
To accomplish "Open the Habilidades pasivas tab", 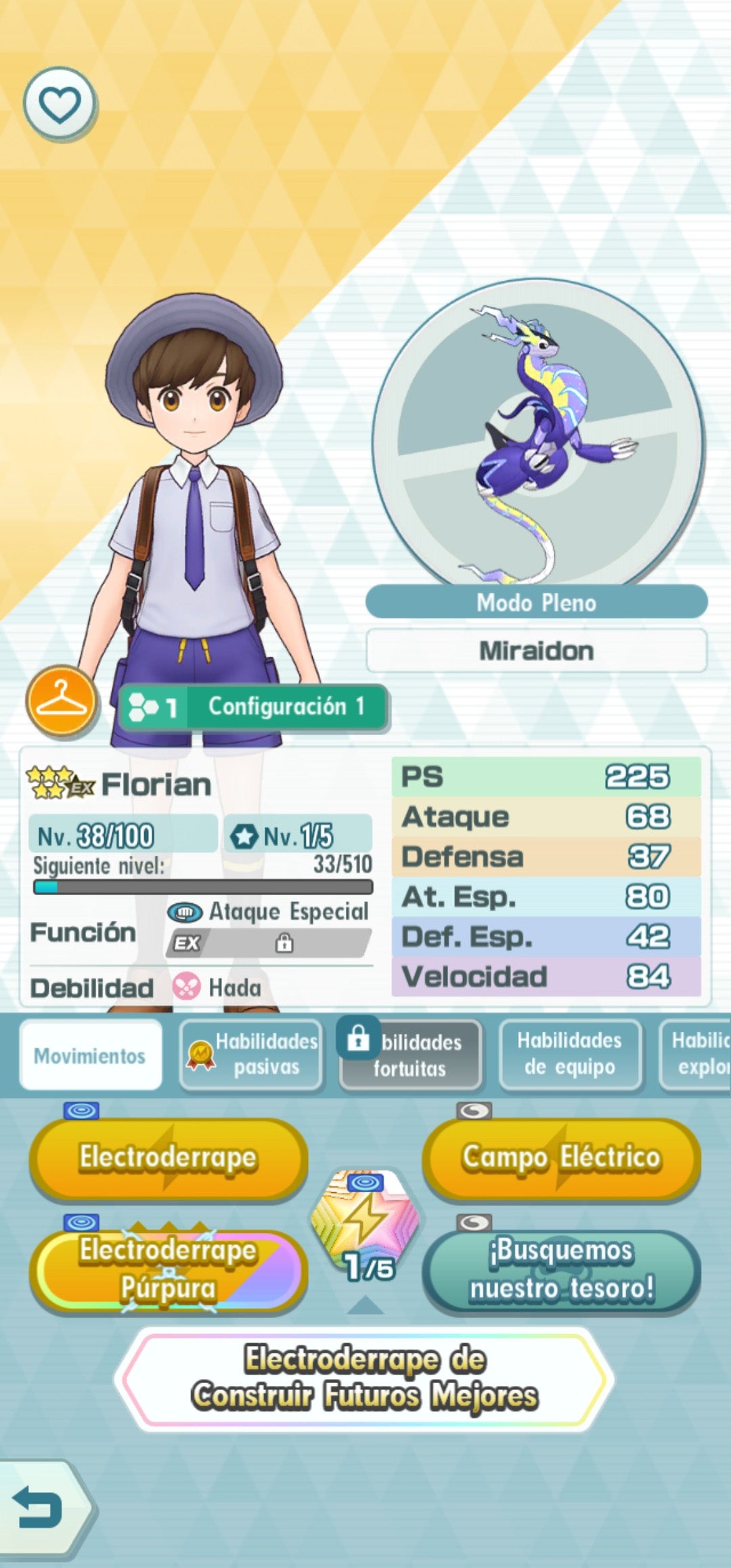I will [x=252, y=1054].
